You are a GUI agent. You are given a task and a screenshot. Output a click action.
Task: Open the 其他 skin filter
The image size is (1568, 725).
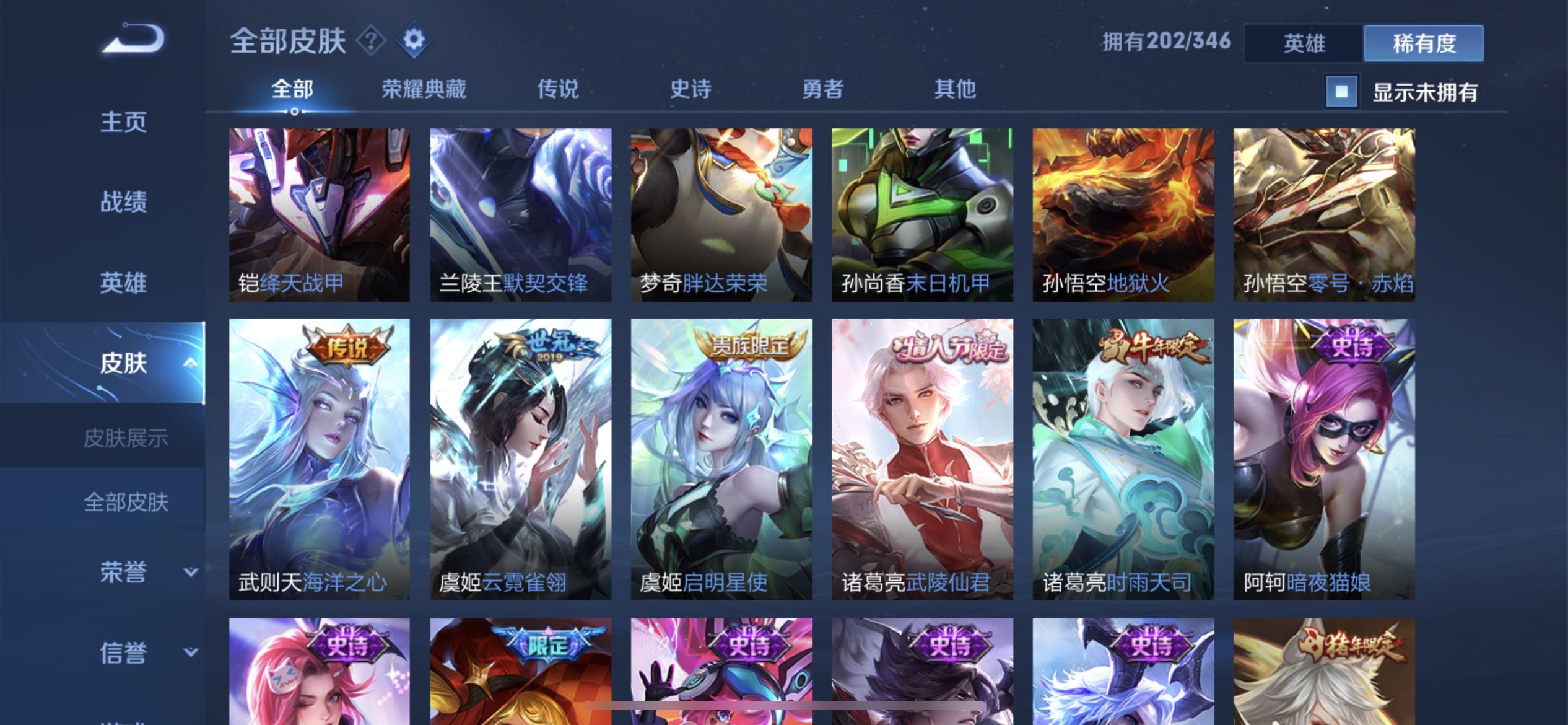pos(955,90)
